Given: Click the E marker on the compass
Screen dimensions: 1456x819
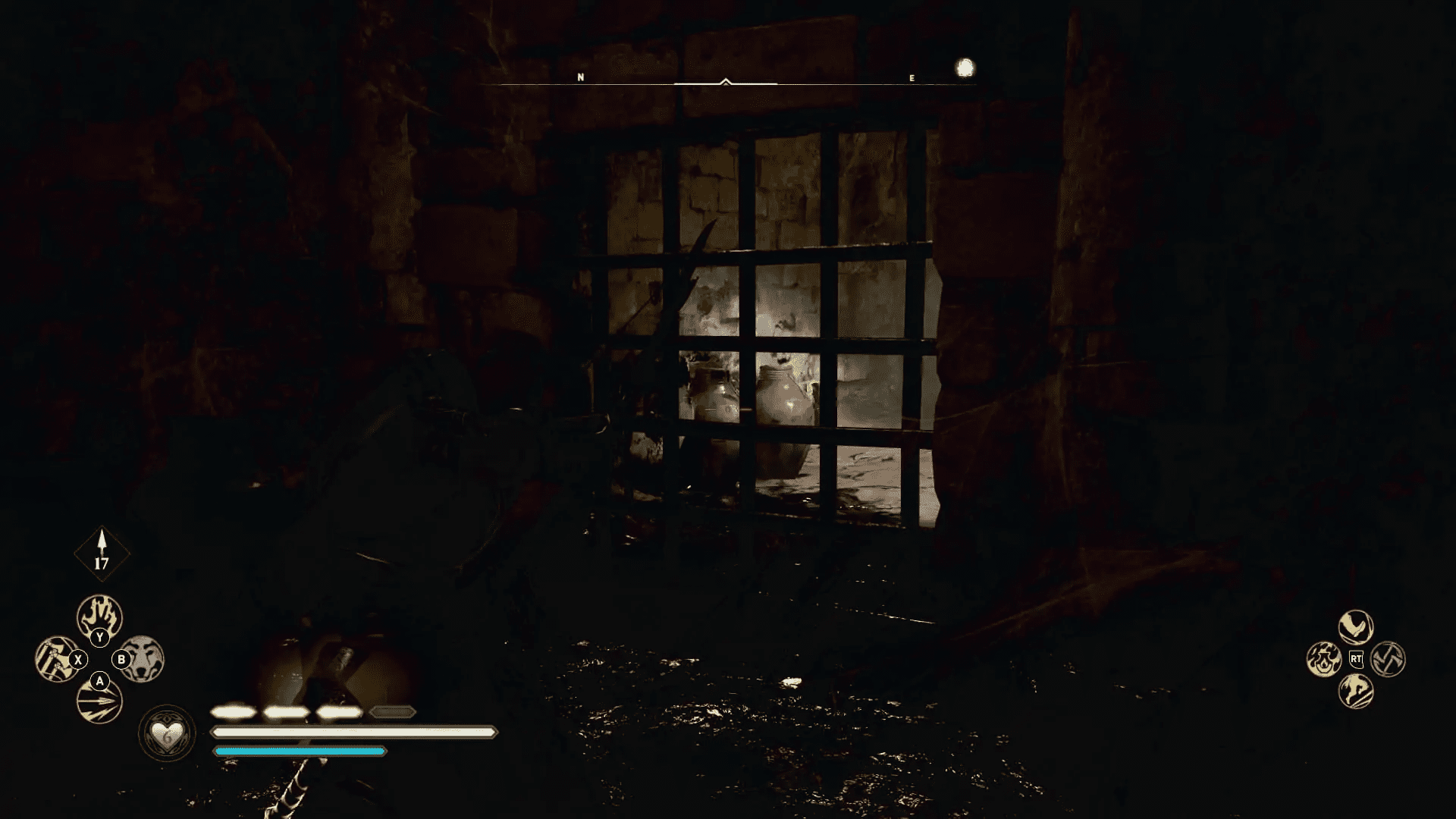Looking at the screenshot, I should pos(912,77).
